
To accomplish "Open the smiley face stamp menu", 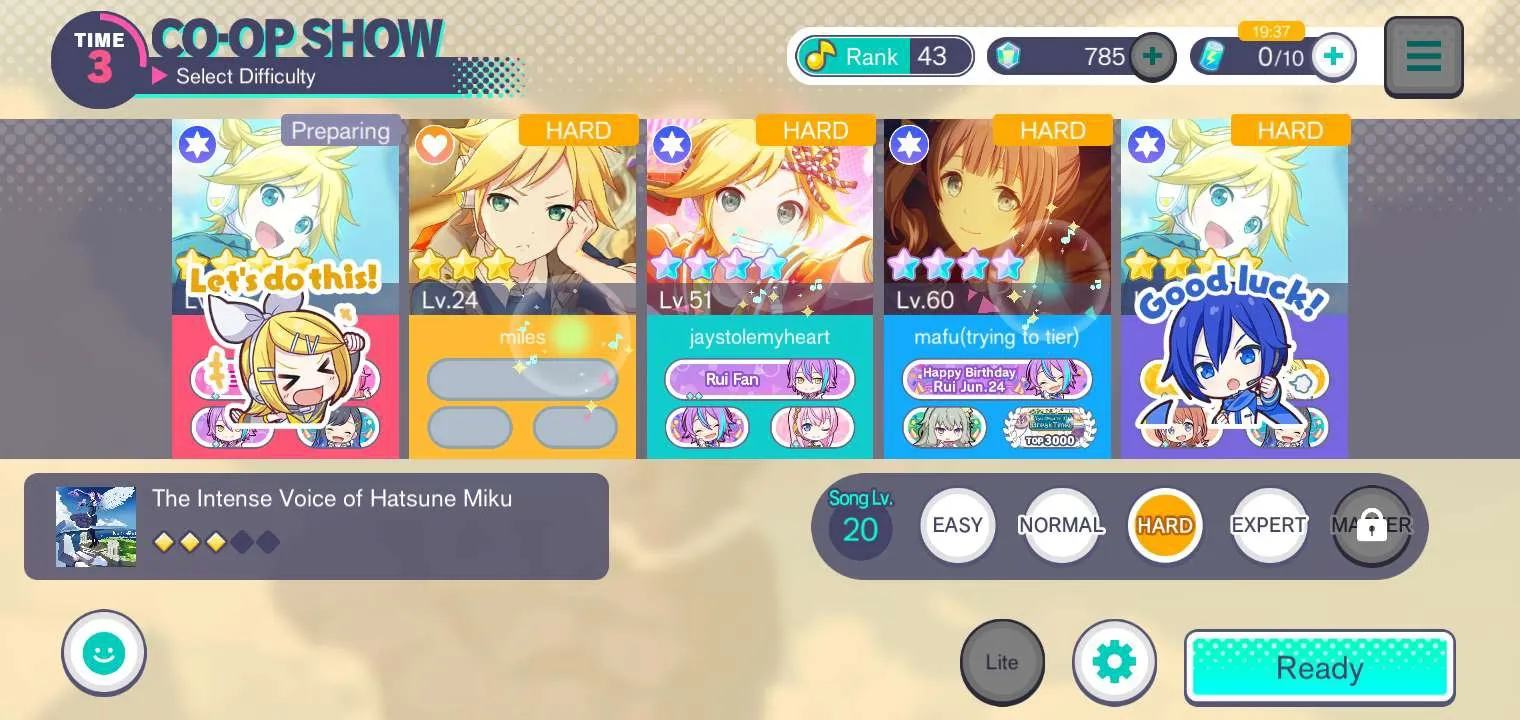I will point(104,654).
